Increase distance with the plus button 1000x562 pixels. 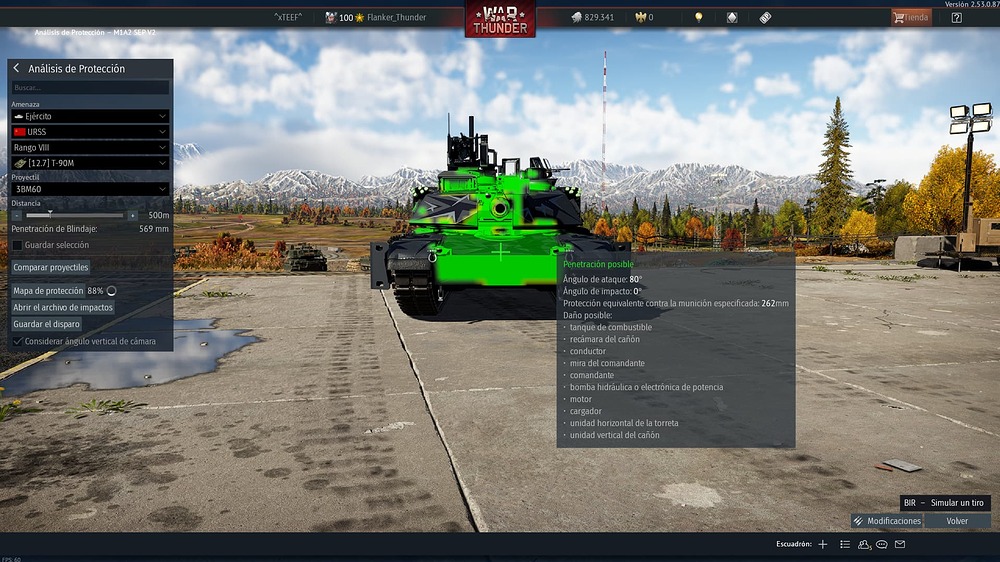[x=133, y=215]
